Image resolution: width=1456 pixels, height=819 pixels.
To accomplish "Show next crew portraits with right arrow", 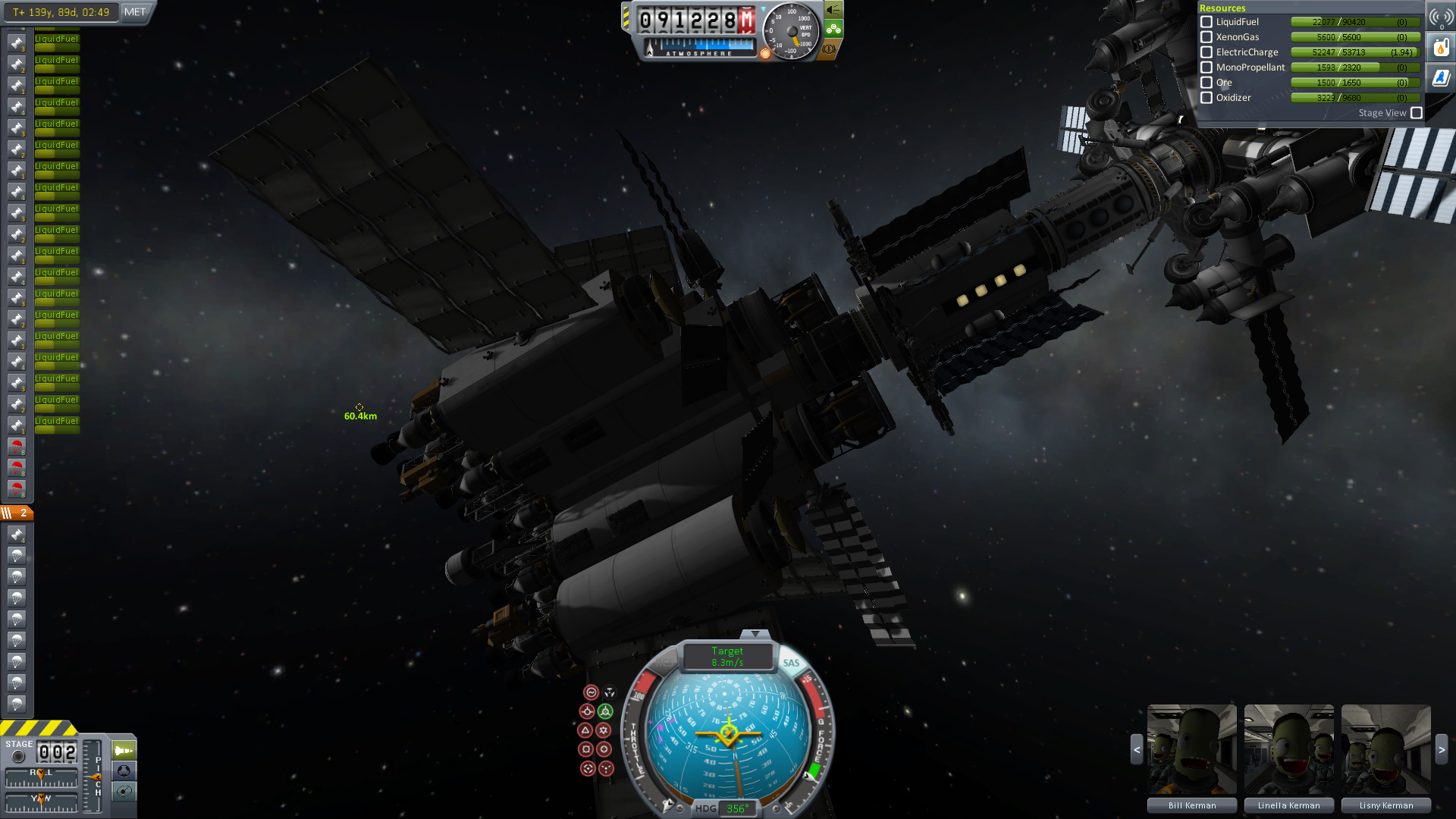I will pos(1442,749).
